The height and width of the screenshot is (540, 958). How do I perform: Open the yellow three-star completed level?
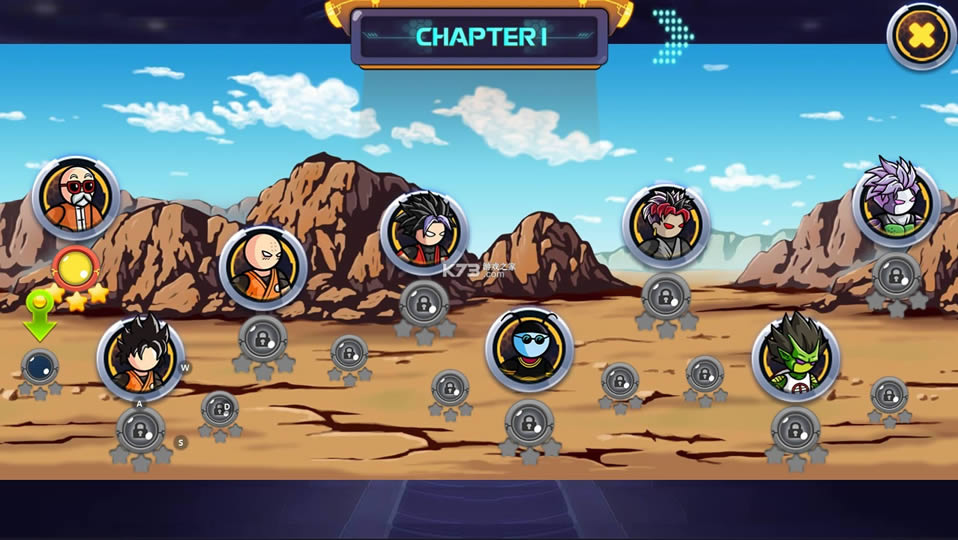click(74, 270)
